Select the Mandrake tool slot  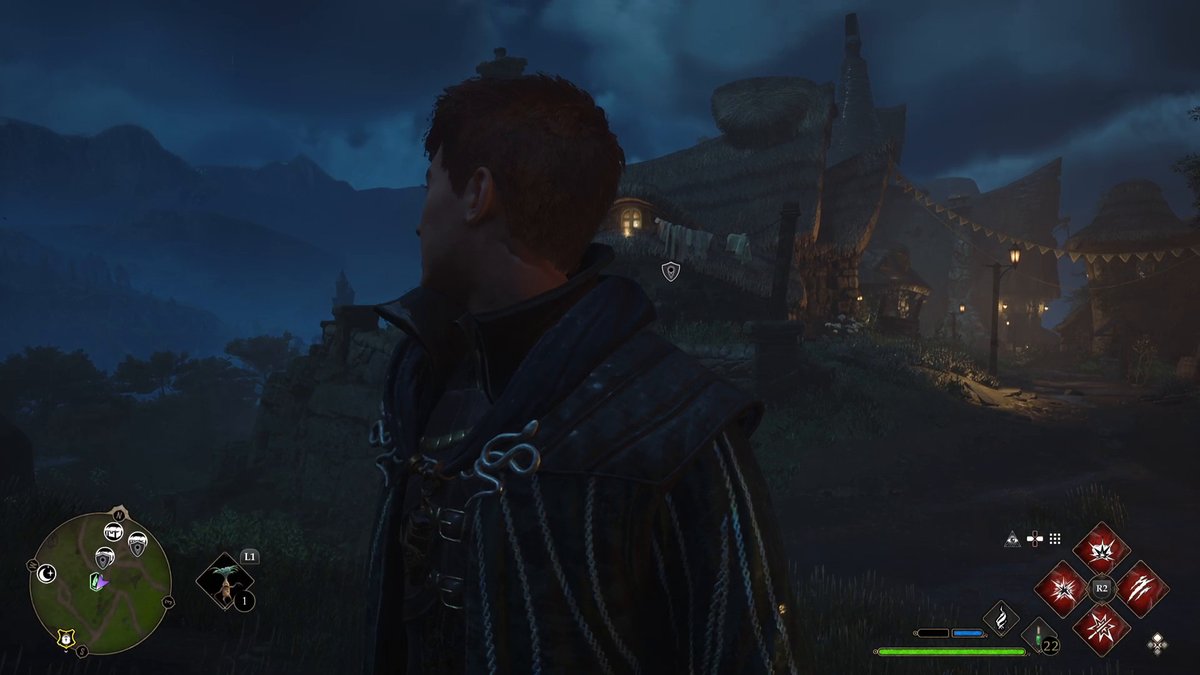click(226, 583)
